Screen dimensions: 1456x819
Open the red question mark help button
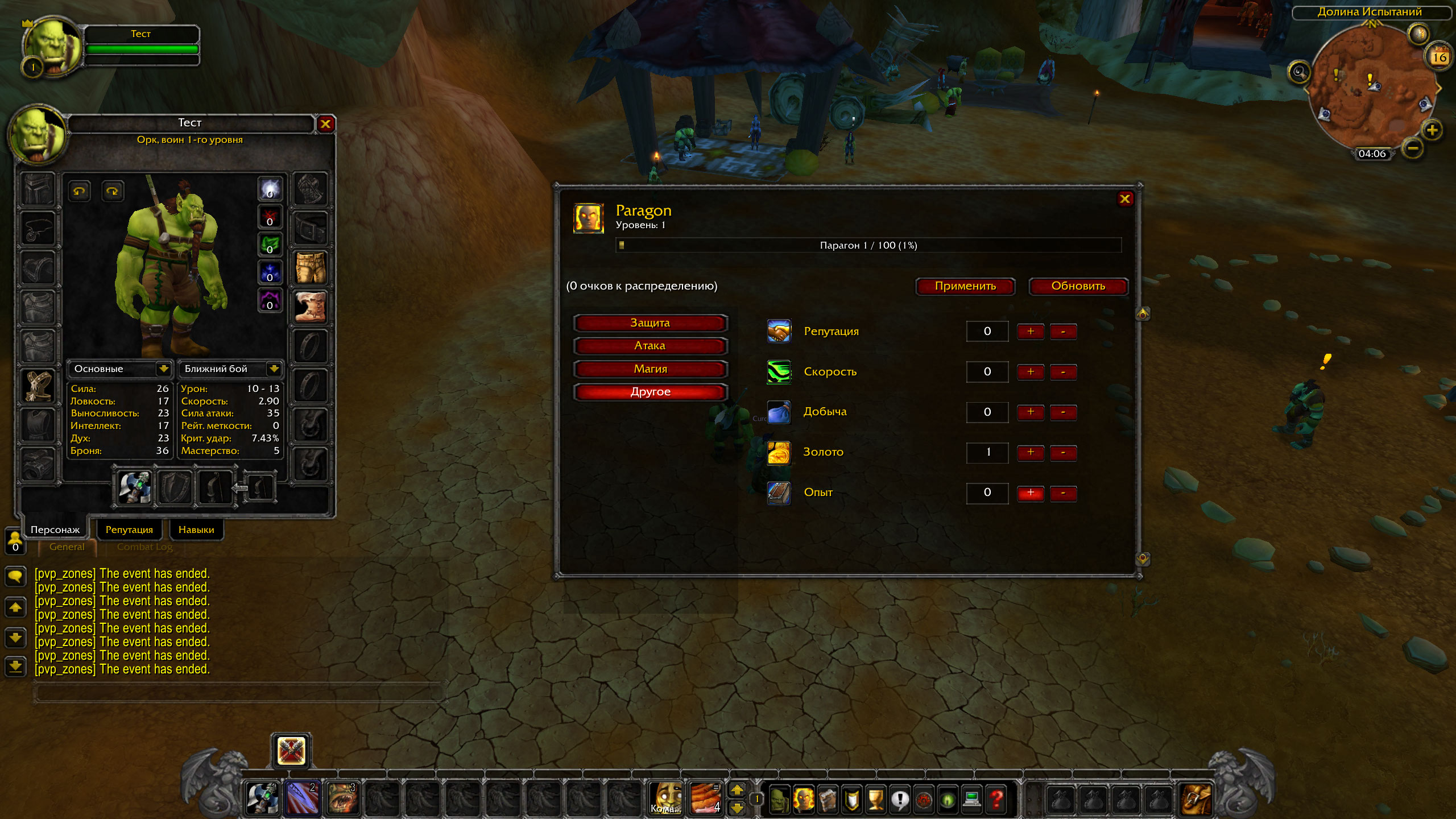point(996,799)
